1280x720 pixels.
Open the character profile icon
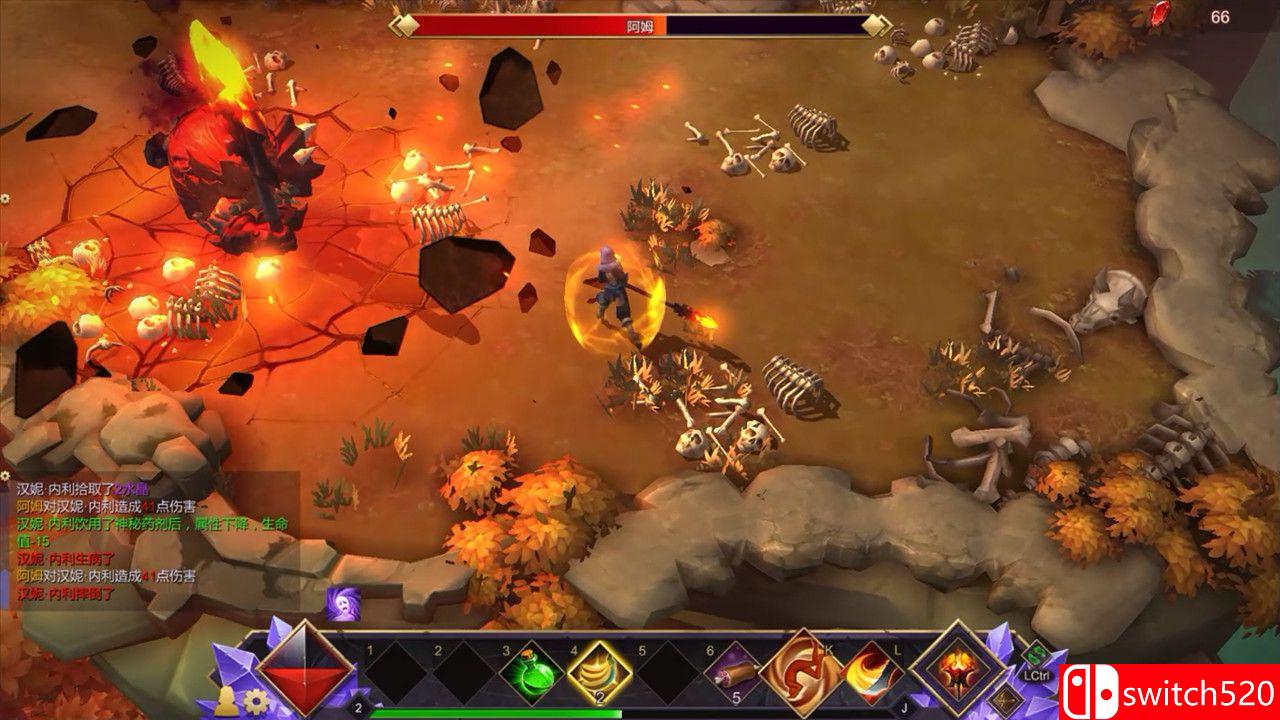click(x=228, y=701)
